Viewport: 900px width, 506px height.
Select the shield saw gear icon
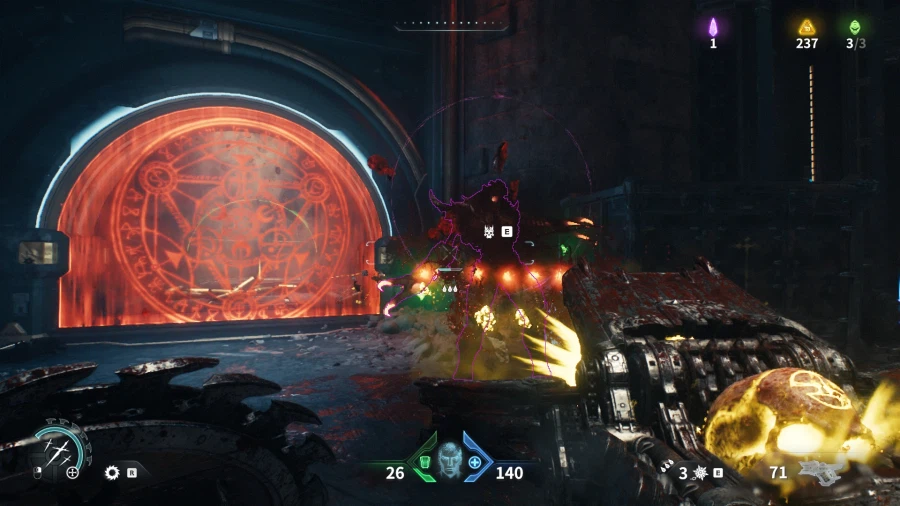[x=112, y=471]
